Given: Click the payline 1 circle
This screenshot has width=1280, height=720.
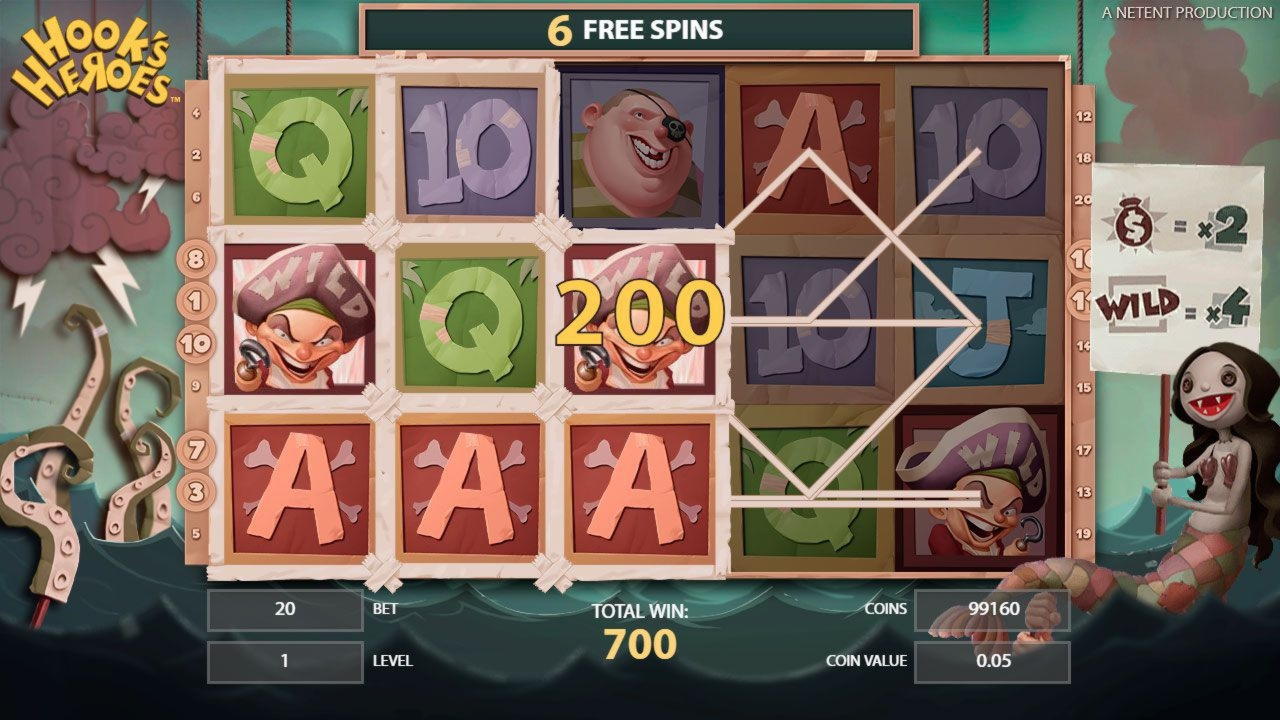Looking at the screenshot, I should (x=195, y=300).
